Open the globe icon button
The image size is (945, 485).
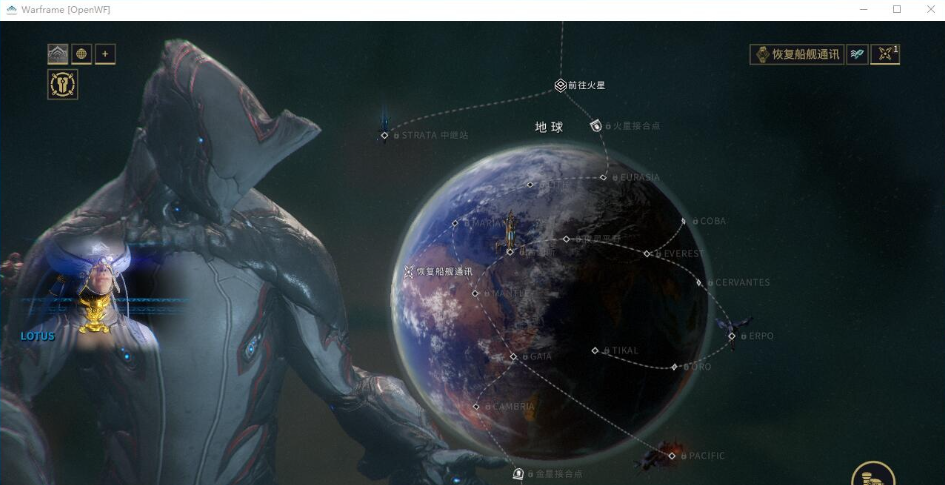coord(82,54)
